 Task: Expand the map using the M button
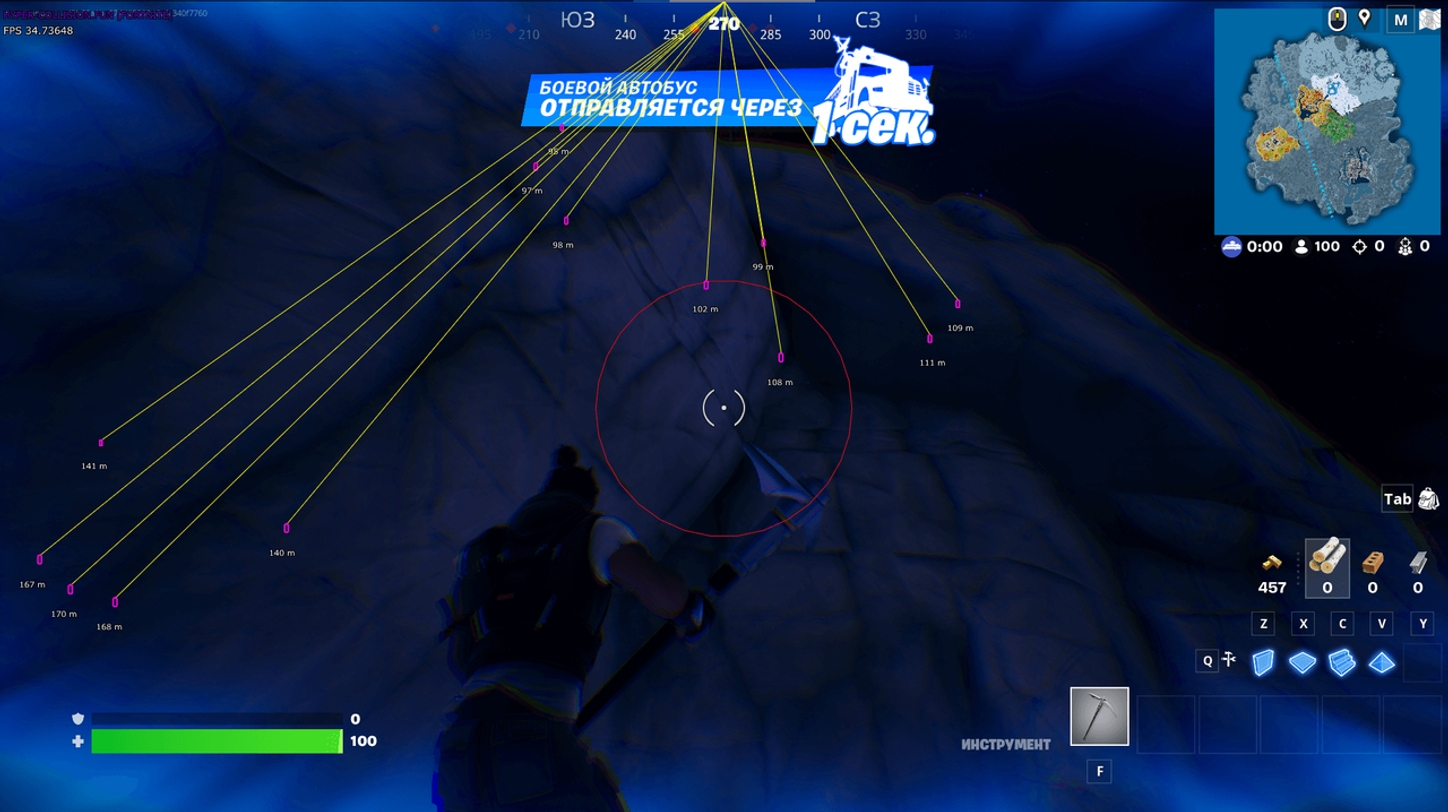[1400, 18]
